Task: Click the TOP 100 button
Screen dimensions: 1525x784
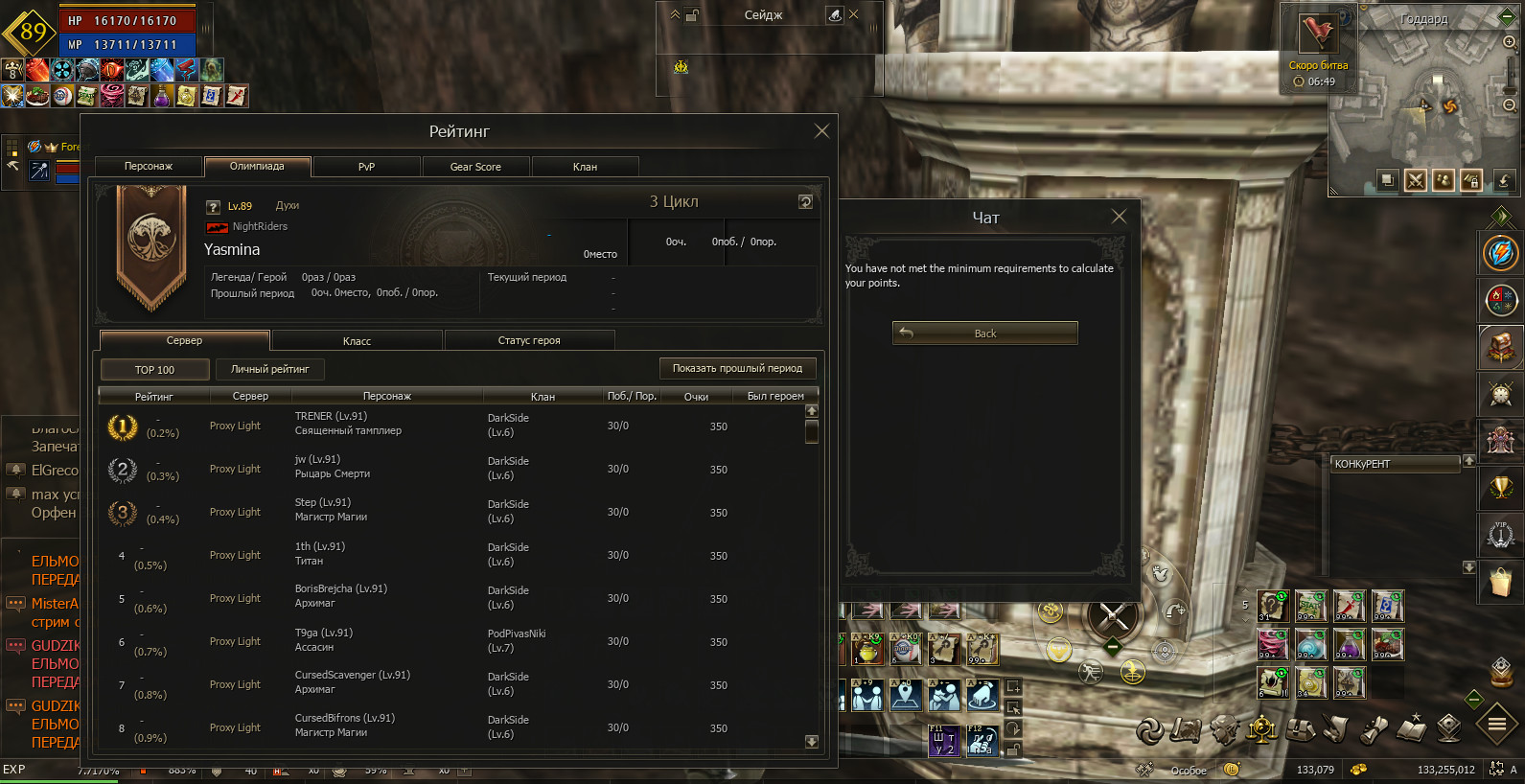Action: (154, 370)
